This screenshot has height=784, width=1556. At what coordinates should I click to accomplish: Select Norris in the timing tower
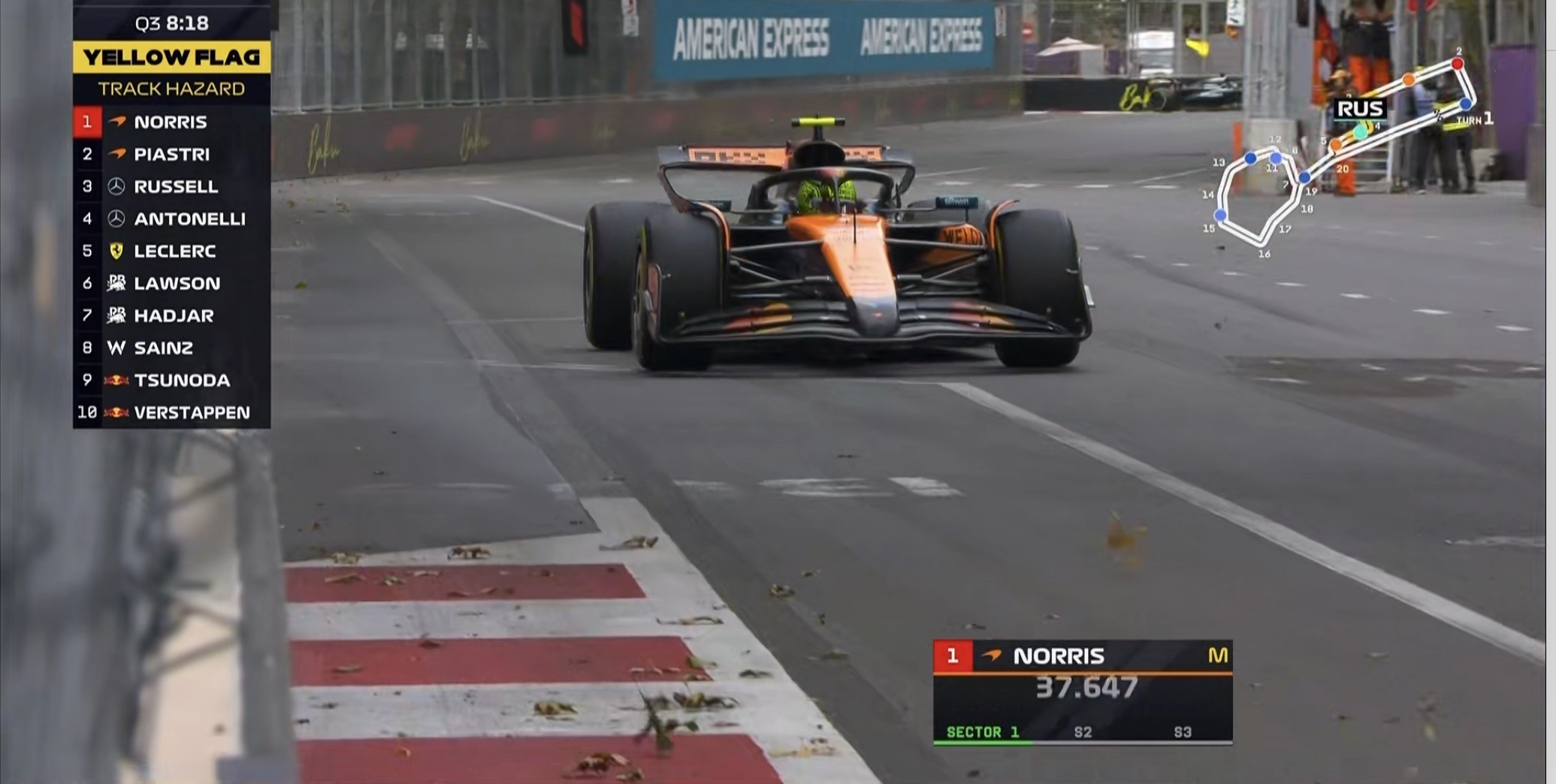pos(171,122)
